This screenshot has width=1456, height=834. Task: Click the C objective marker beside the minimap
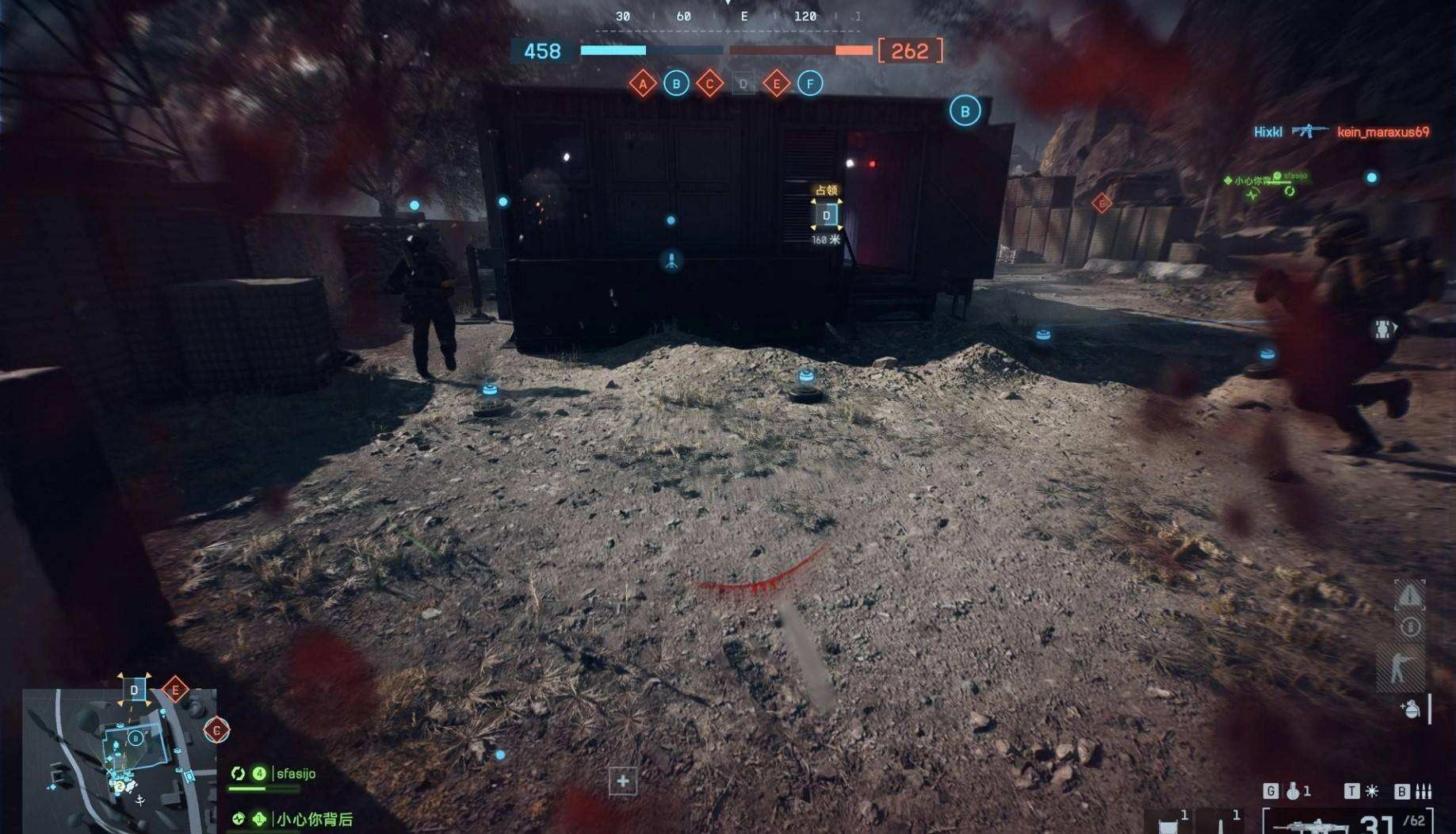(x=216, y=730)
